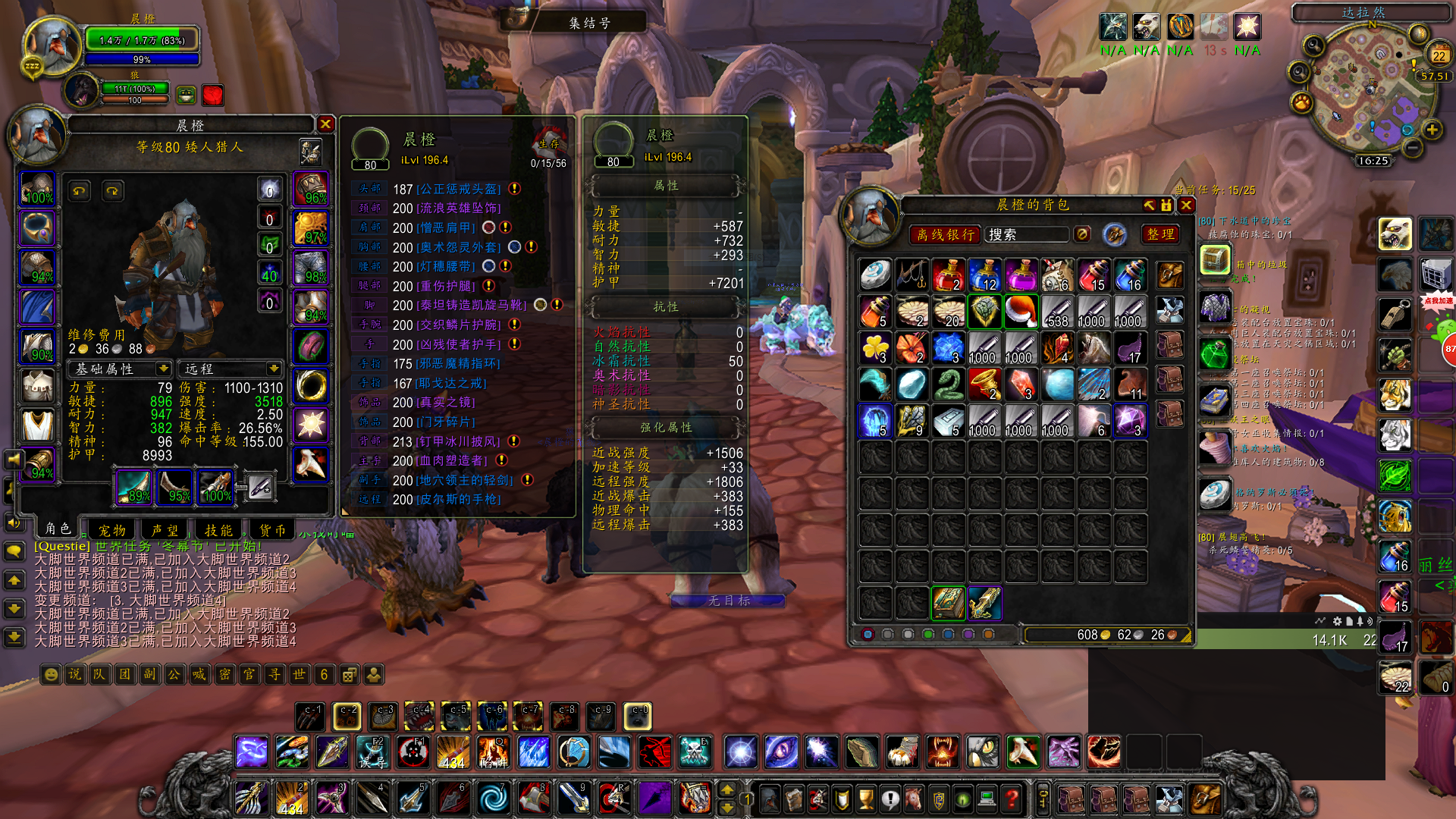Open the 离线银行 offline bank
This screenshot has height=819, width=1456.
[x=945, y=235]
